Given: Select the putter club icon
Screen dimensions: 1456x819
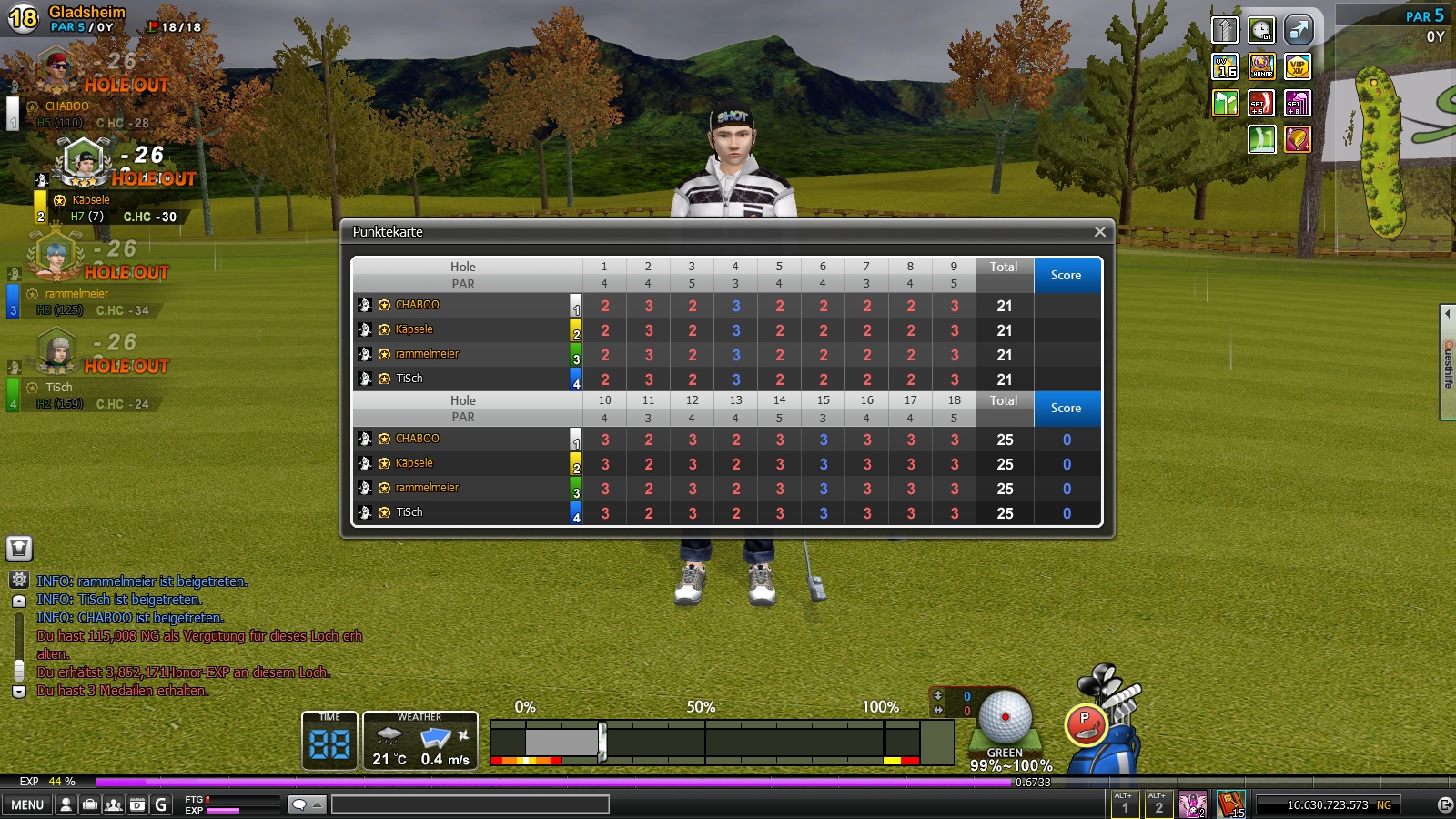Looking at the screenshot, I should pos(1085,725).
